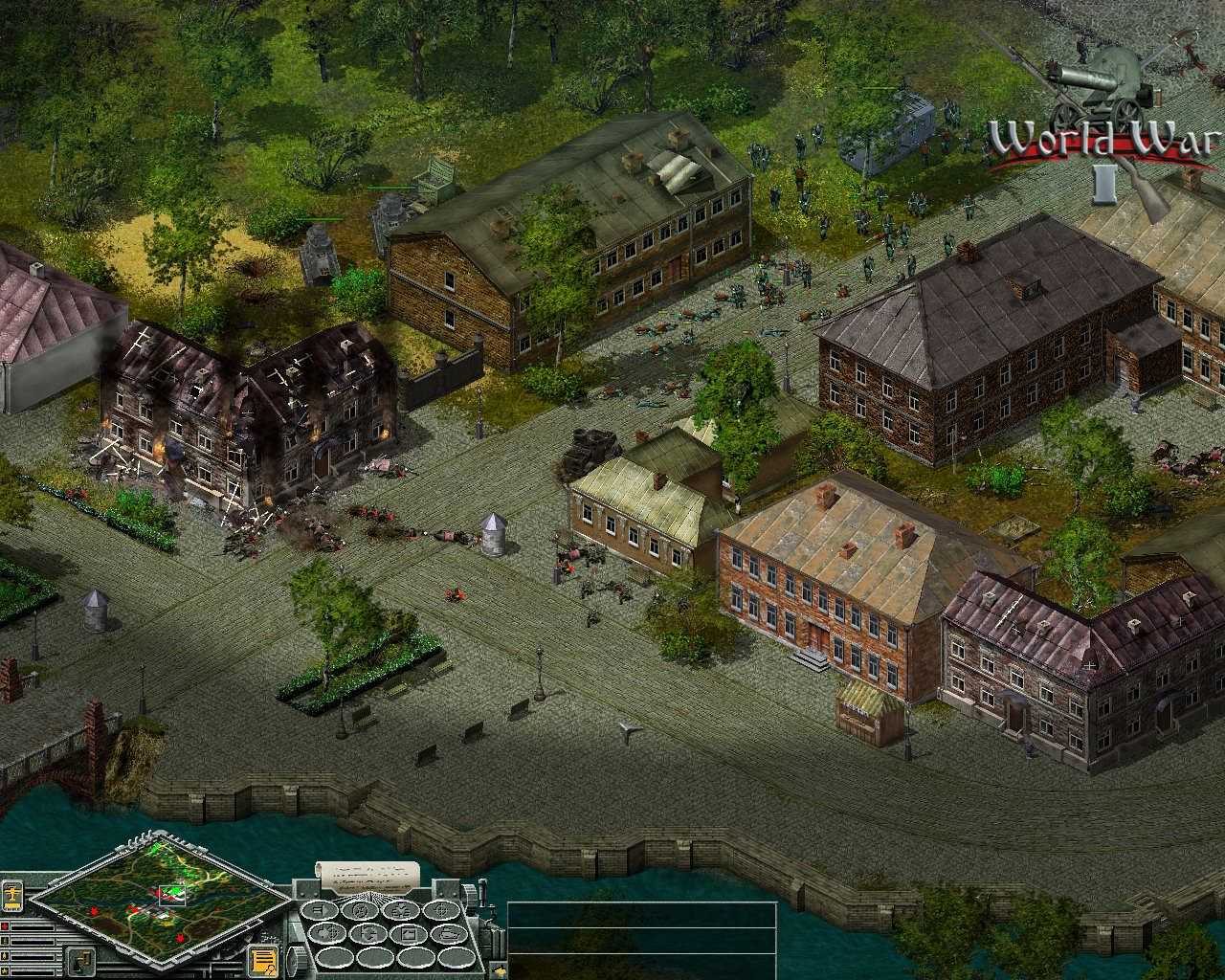The image size is (1225, 980).
Task: Toggle the second-row targeting reticle command
Action: (327, 934)
